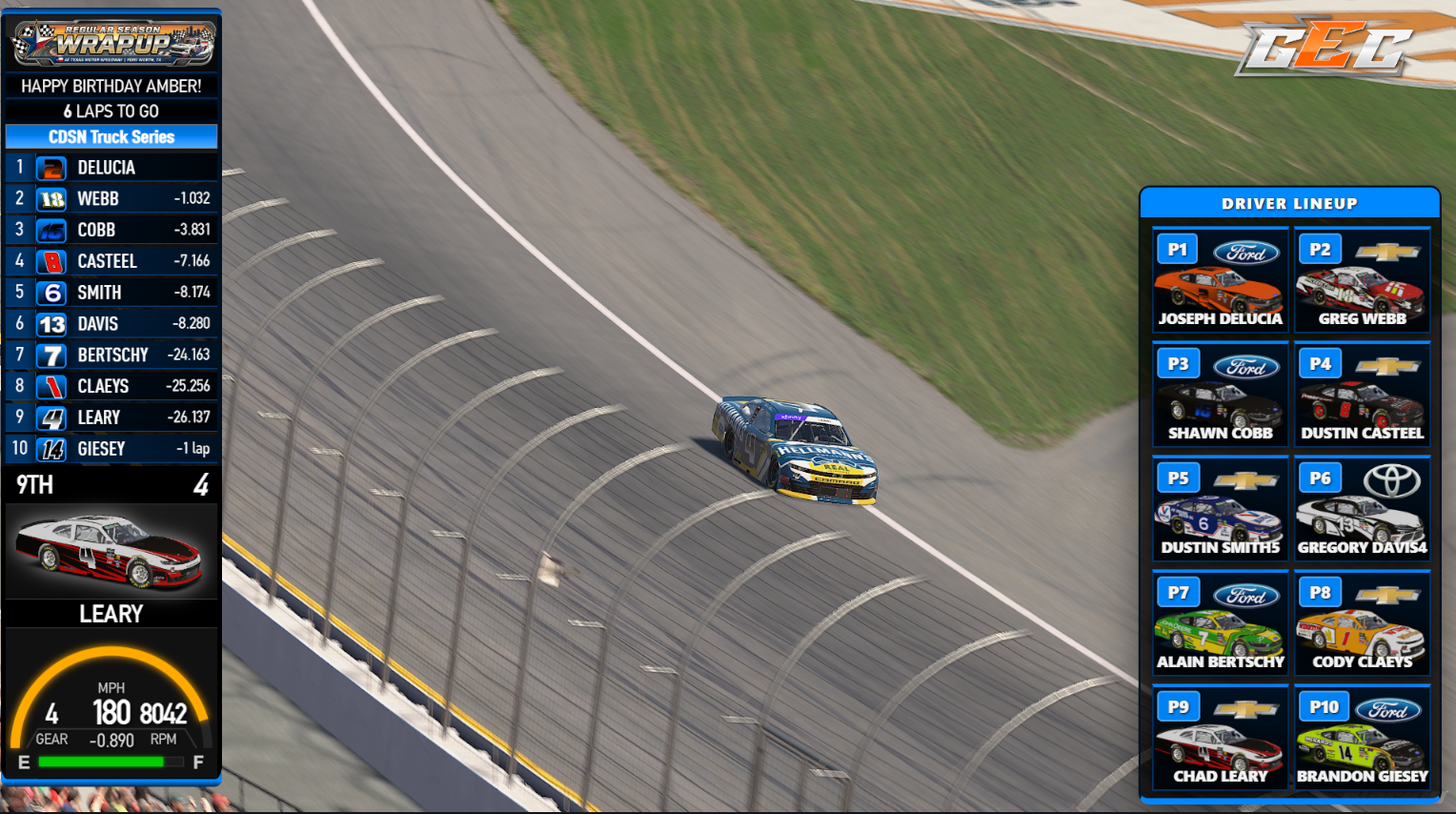1456x814 pixels.
Task: Click the P1 position badge on Delucia's card
Action: click(1177, 249)
